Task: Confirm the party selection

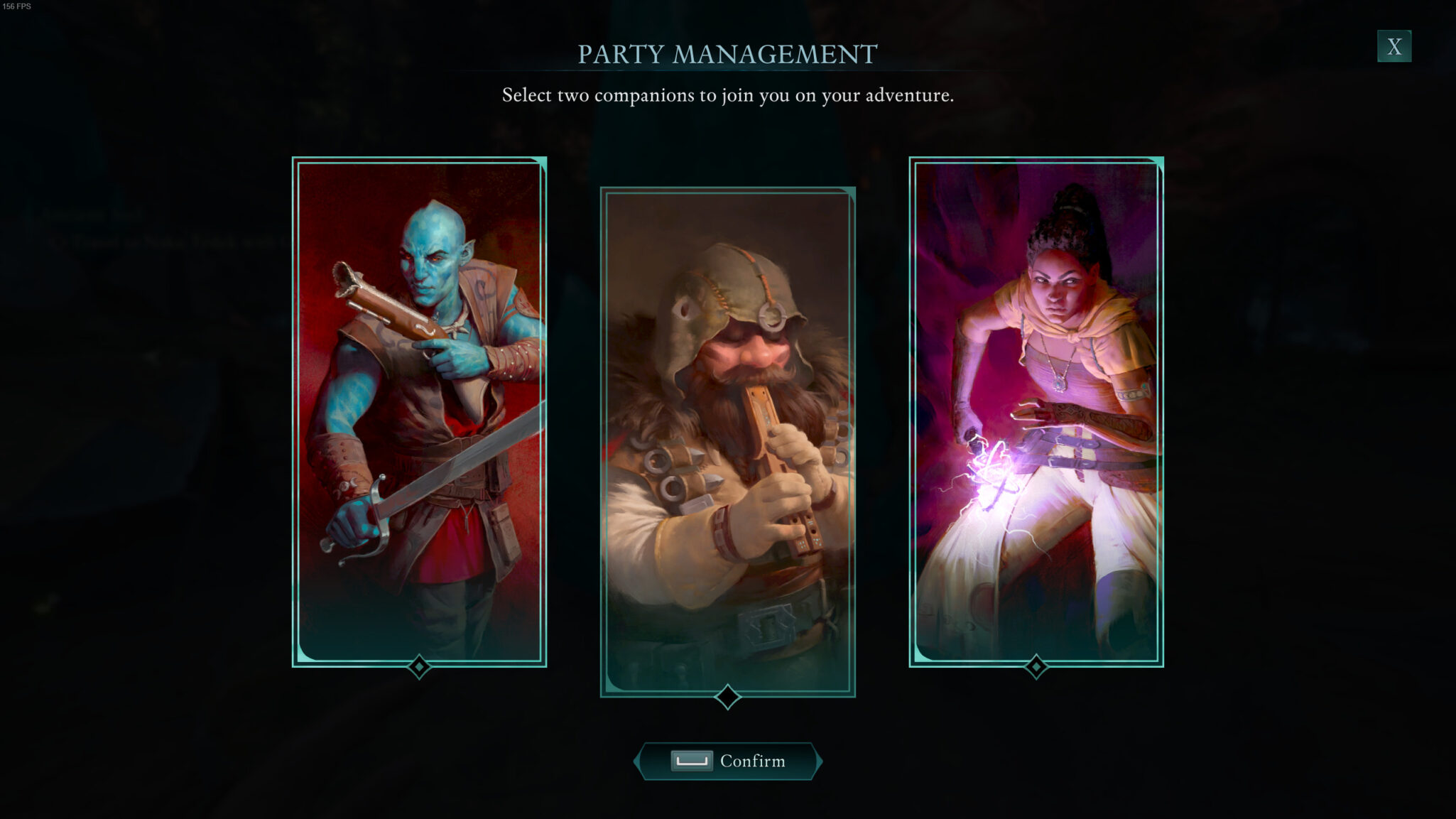Action: pos(728,761)
